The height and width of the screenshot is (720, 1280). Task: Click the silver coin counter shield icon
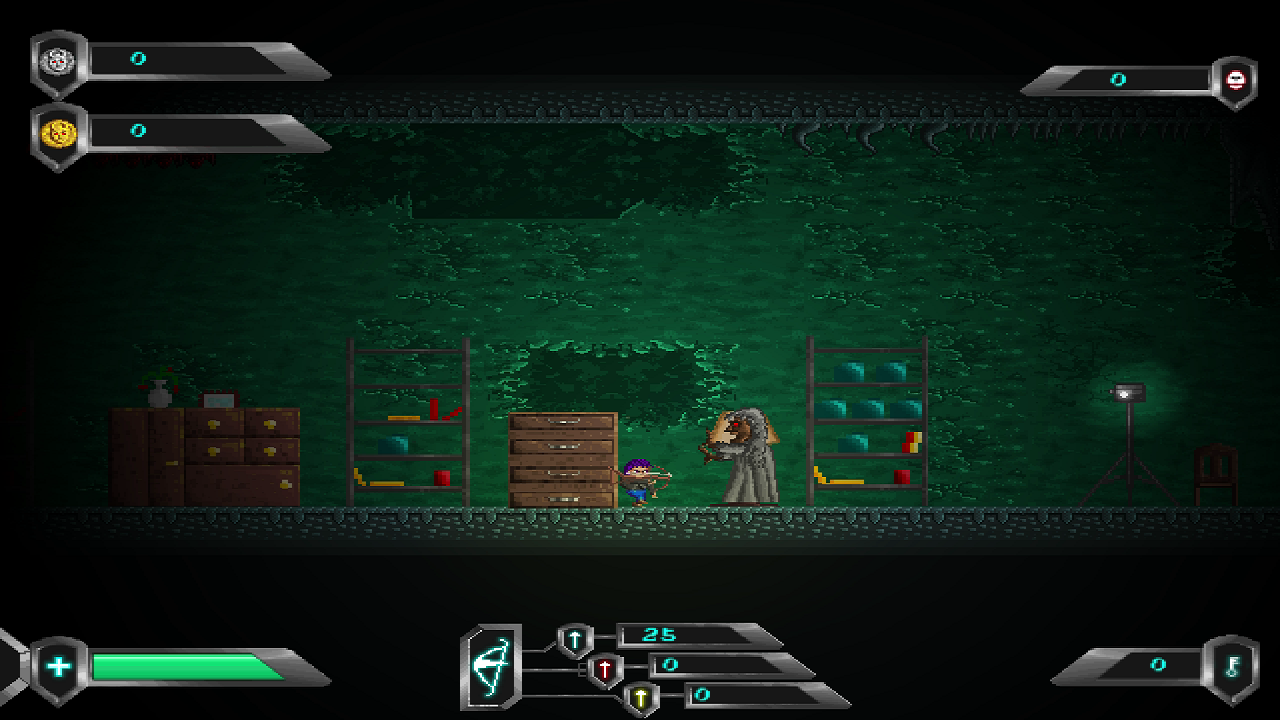pos(58,60)
